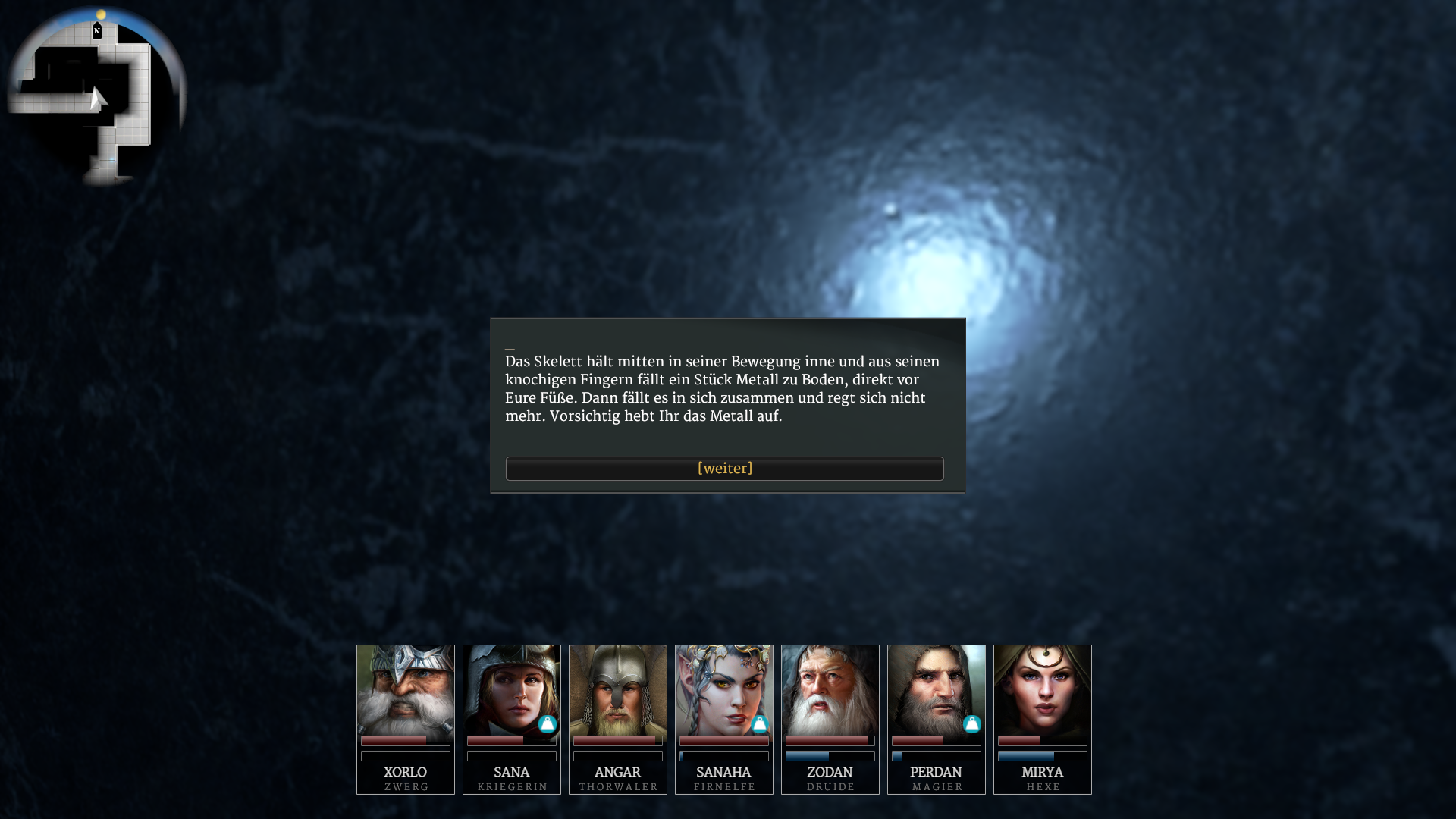The image size is (1456, 819).
Task: Select Angar the Thorwaler portrait
Action: (x=618, y=690)
